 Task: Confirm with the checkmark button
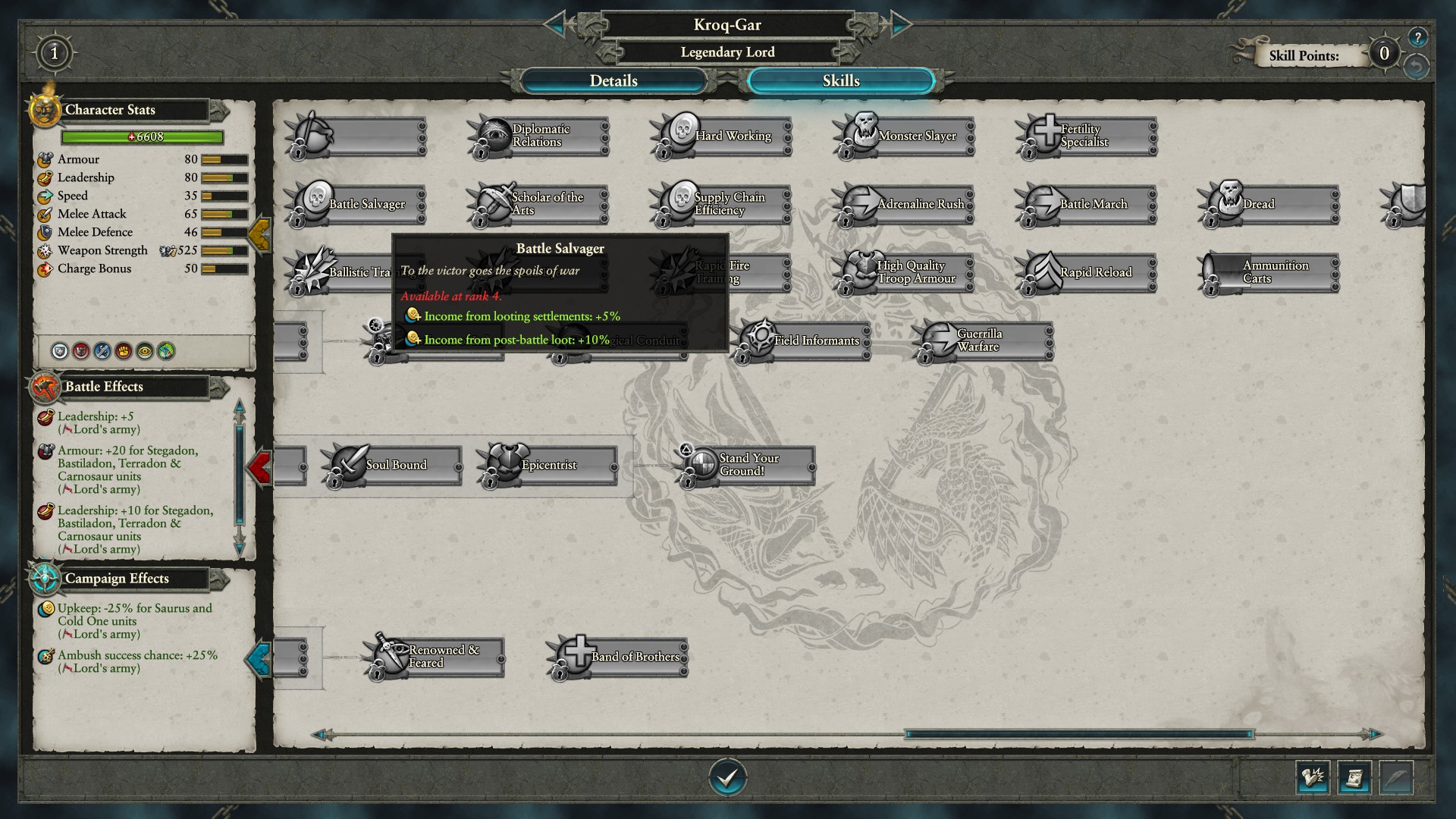pos(727,777)
